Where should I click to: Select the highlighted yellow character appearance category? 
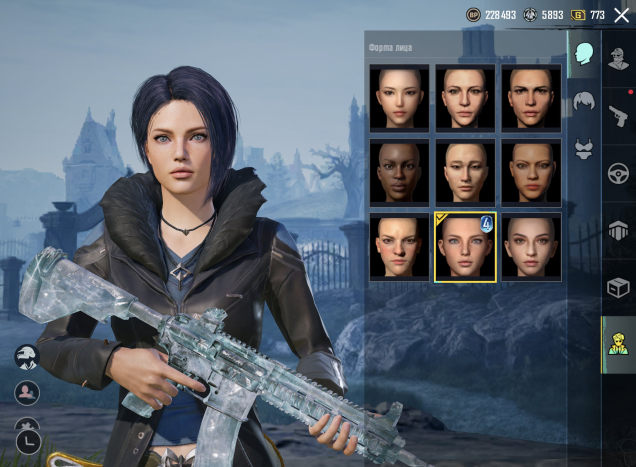point(618,345)
